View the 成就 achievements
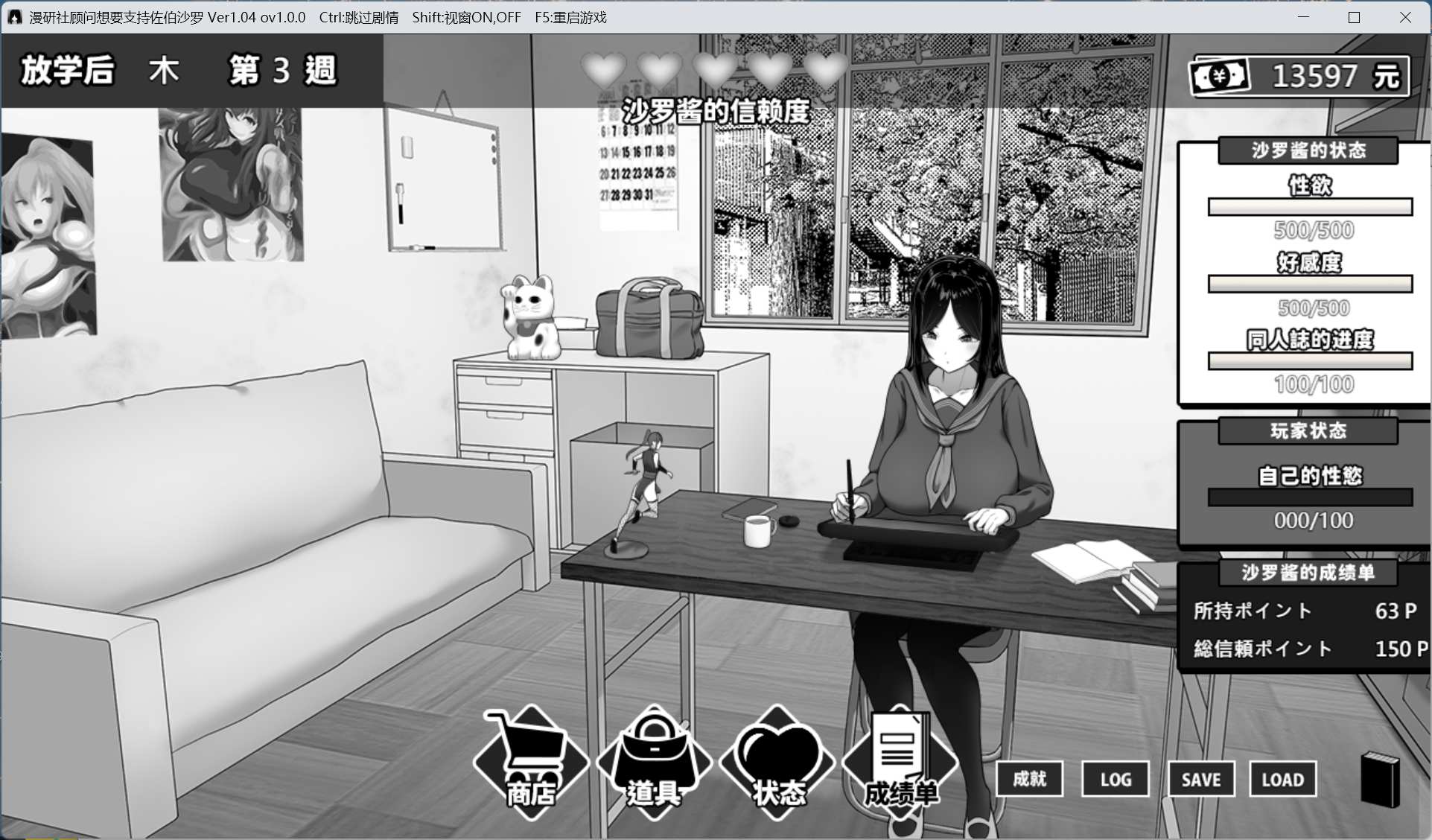The width and height of the screenshot is (1432, 840). pos(1029,779)
